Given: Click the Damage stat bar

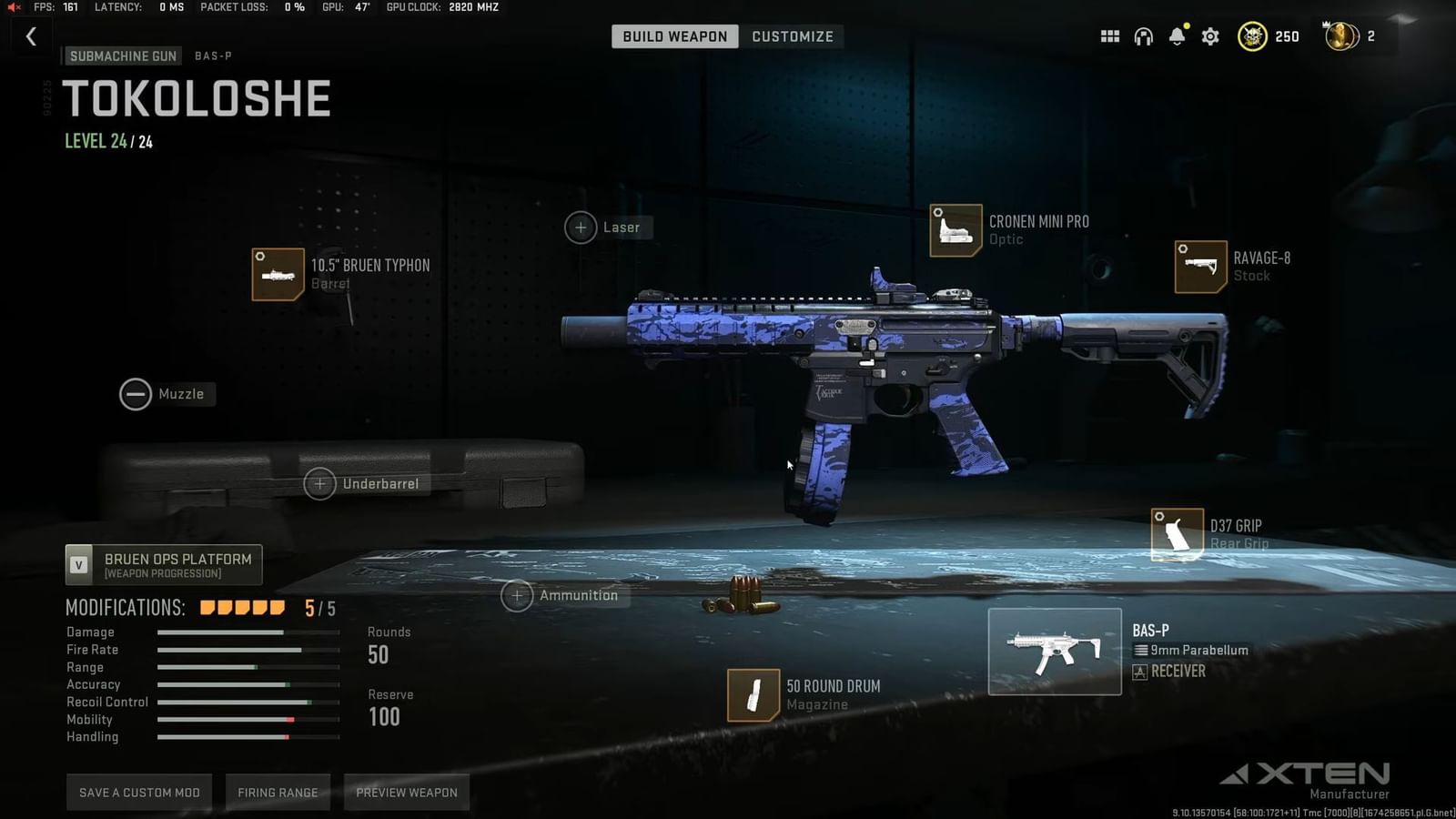Looking at the screenshot, I should click(x=247, y=632).
